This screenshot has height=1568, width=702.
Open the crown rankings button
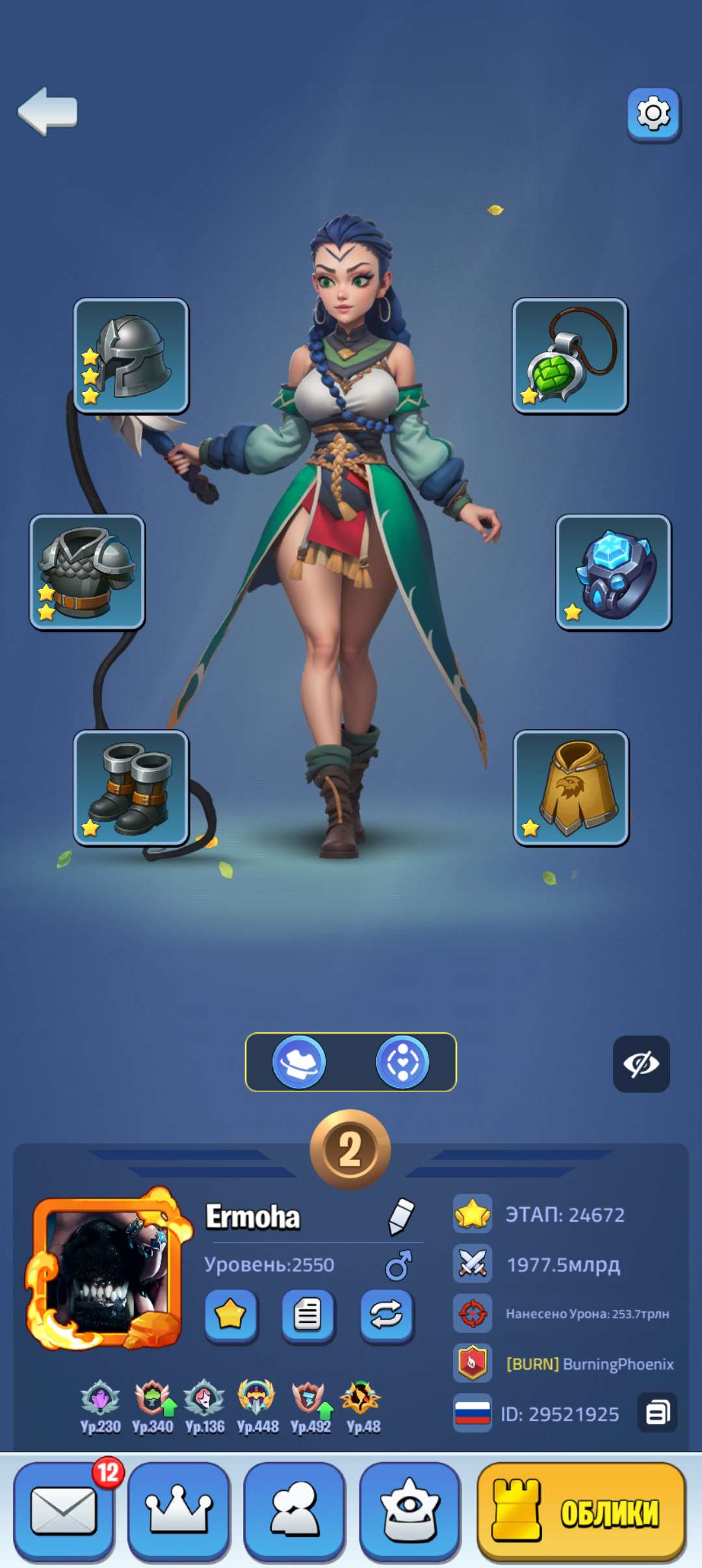(179, 1511)
